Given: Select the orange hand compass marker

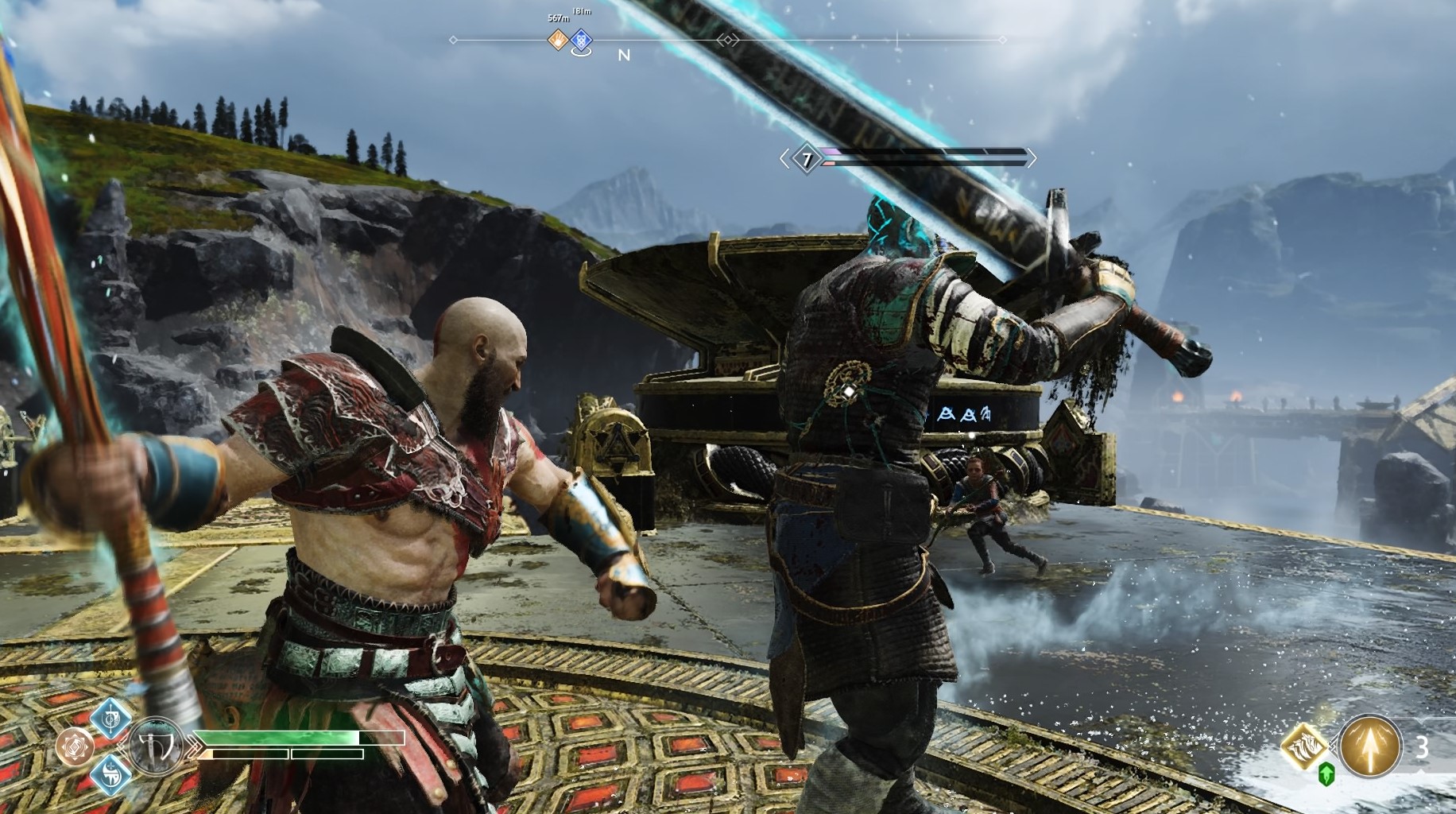Looking at the screenshot, I should pyautogui.click(x=558, y=39).
